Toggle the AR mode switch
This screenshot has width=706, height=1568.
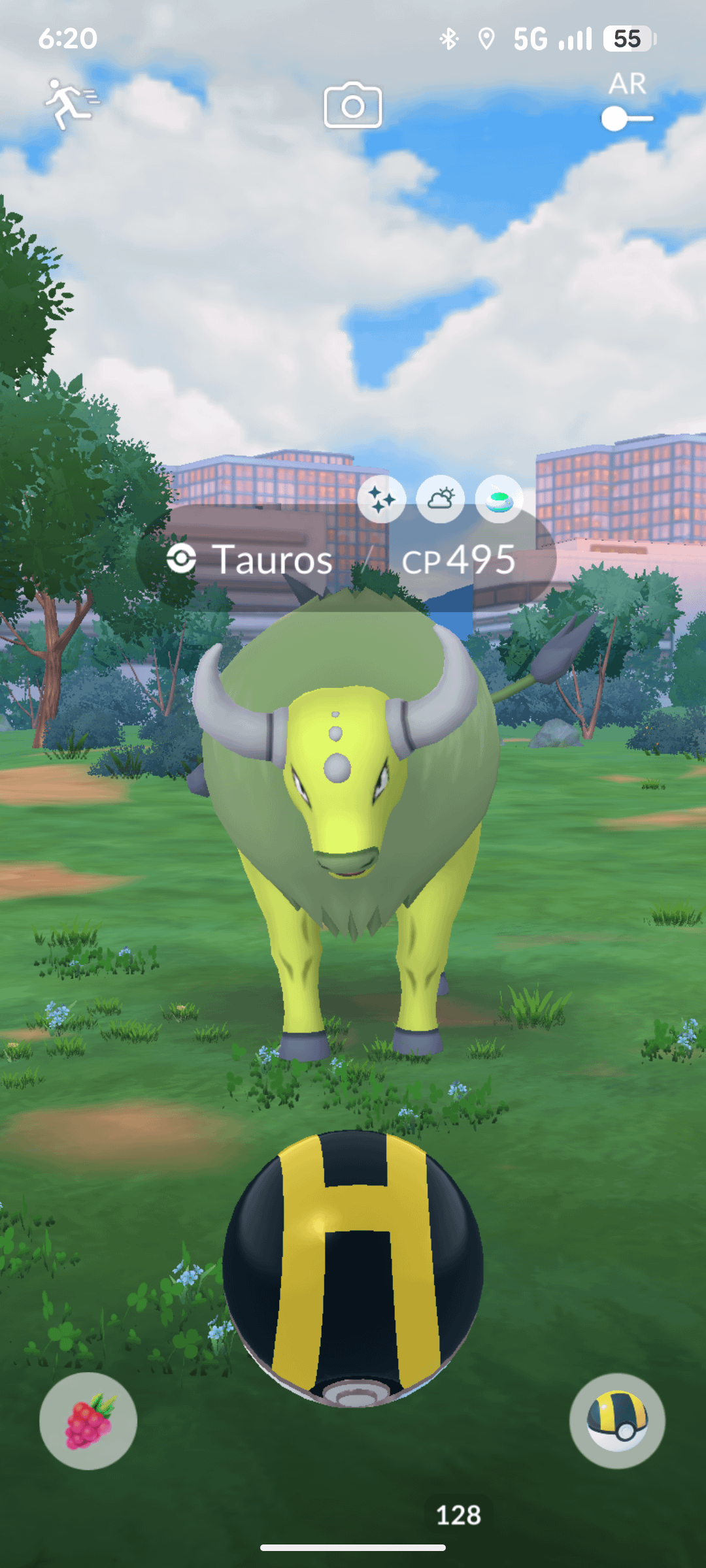(627, 119)
